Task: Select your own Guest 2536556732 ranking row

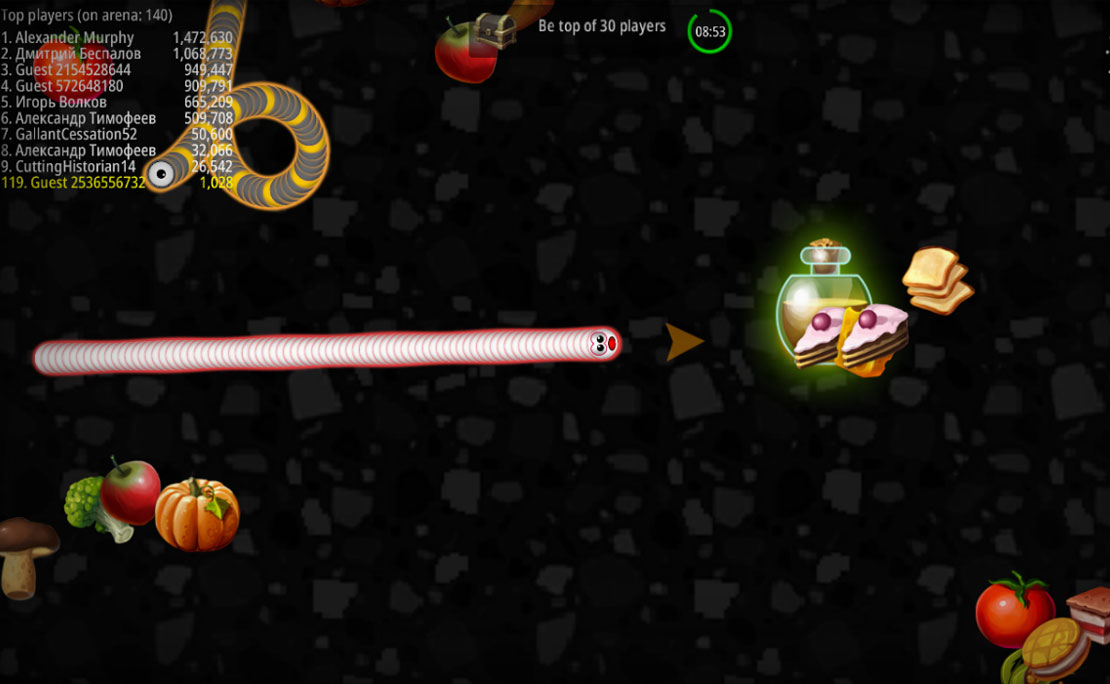Action: click(74, 183)
